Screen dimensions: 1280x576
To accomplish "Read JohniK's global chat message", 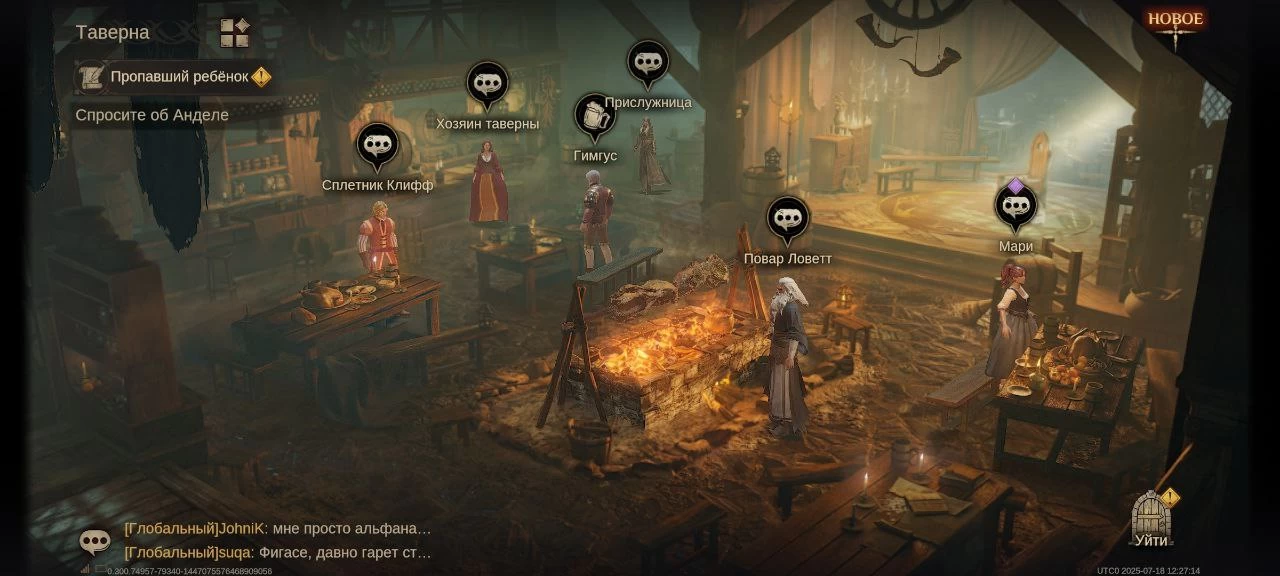I will tap(278, 528).
